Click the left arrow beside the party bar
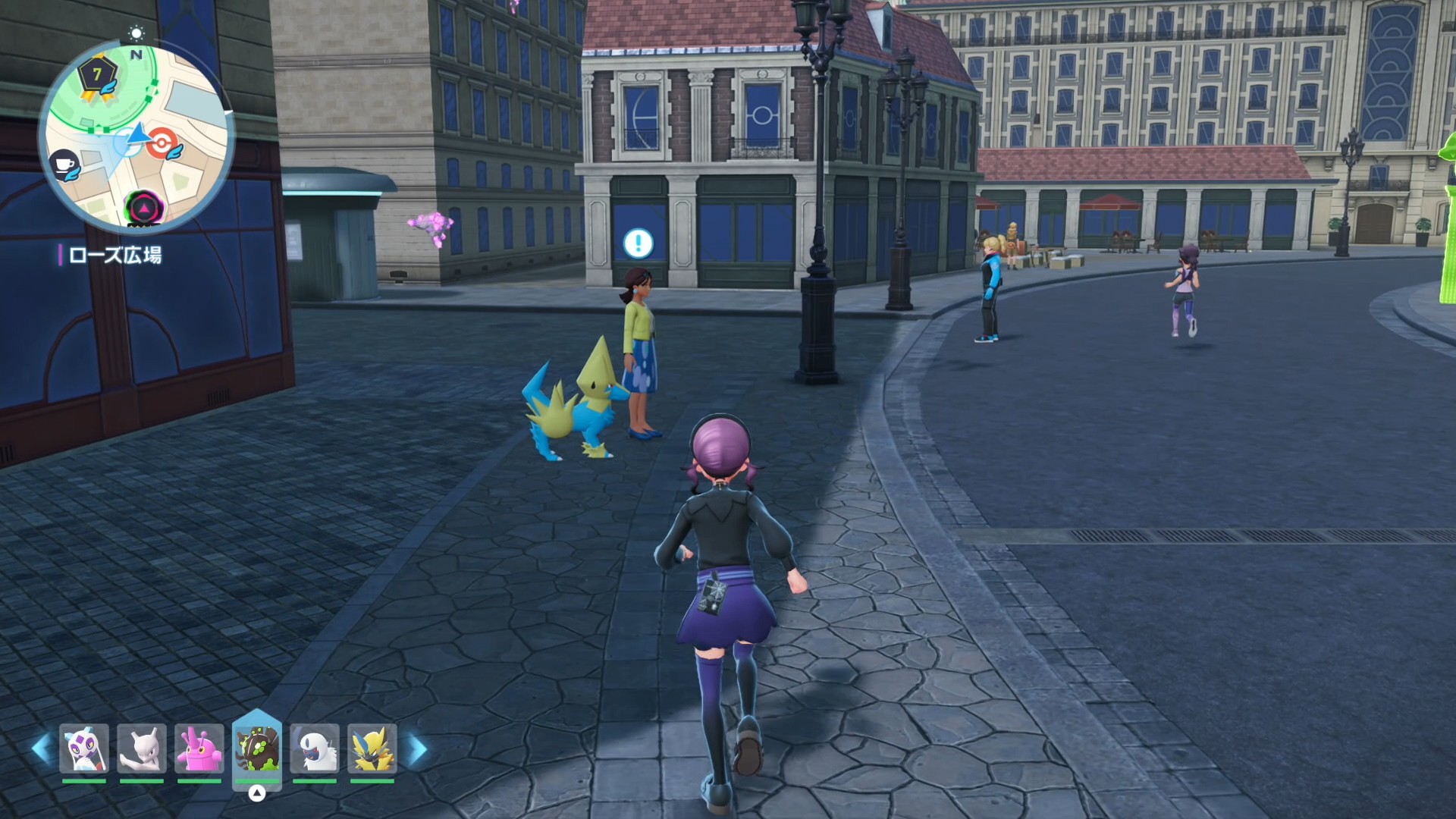This screenshot has width=1456, height=819. click(x=41, y=749)
